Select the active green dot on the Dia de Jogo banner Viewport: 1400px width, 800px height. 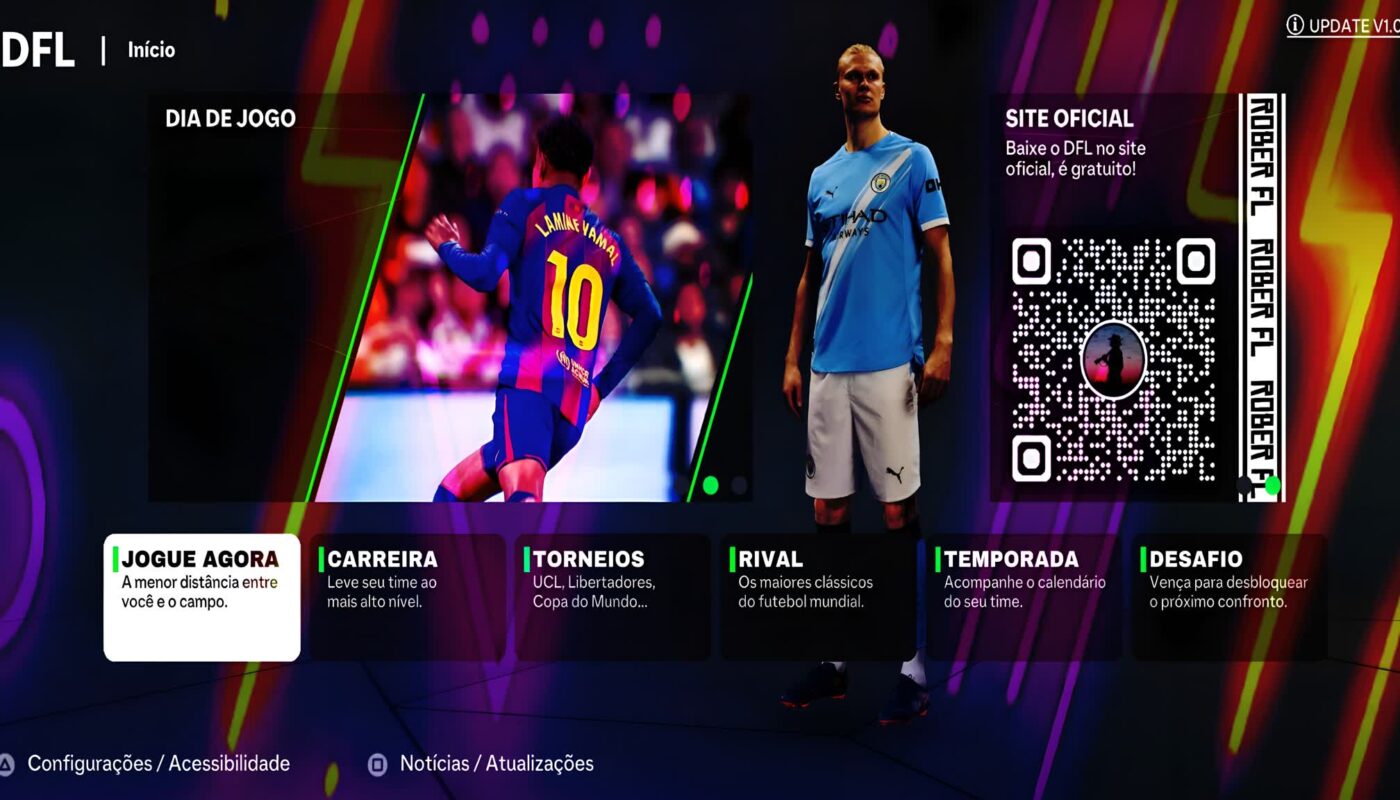711,485
